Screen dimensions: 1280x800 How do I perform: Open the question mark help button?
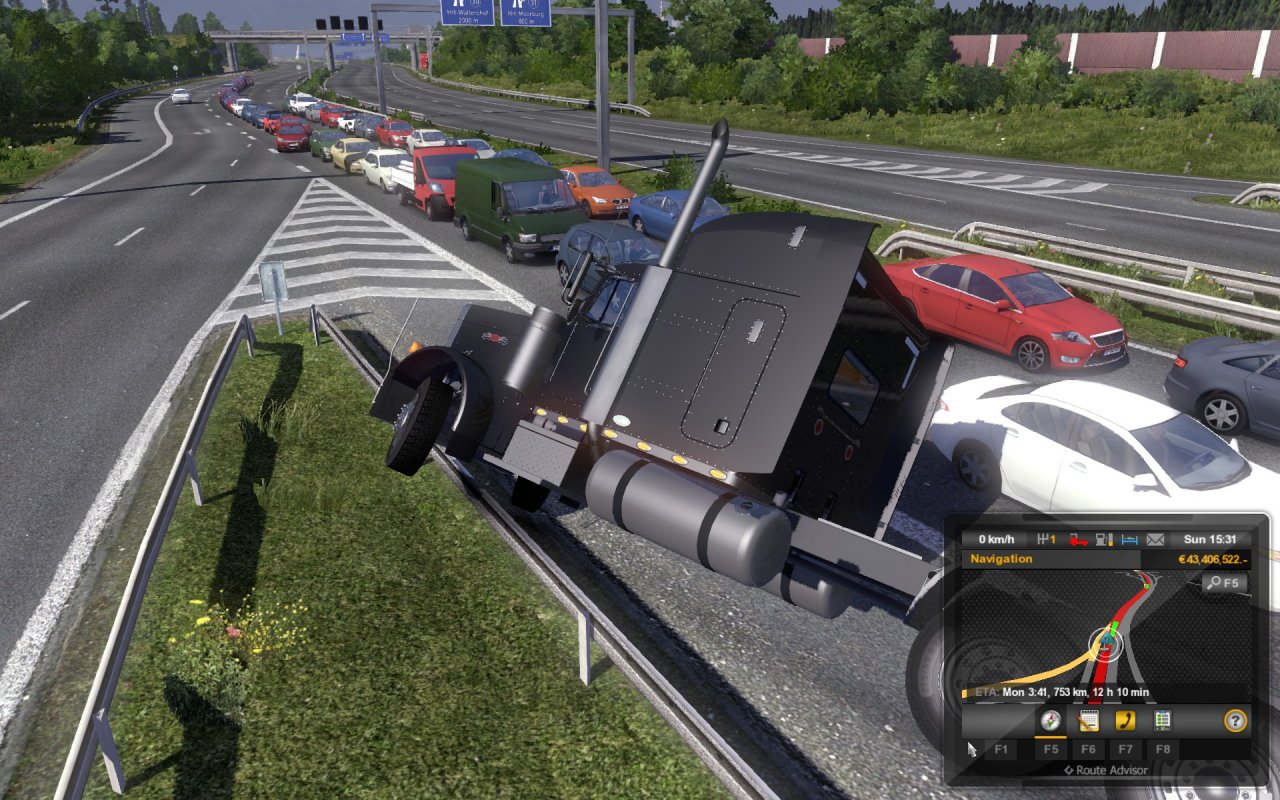(1235, 720)
